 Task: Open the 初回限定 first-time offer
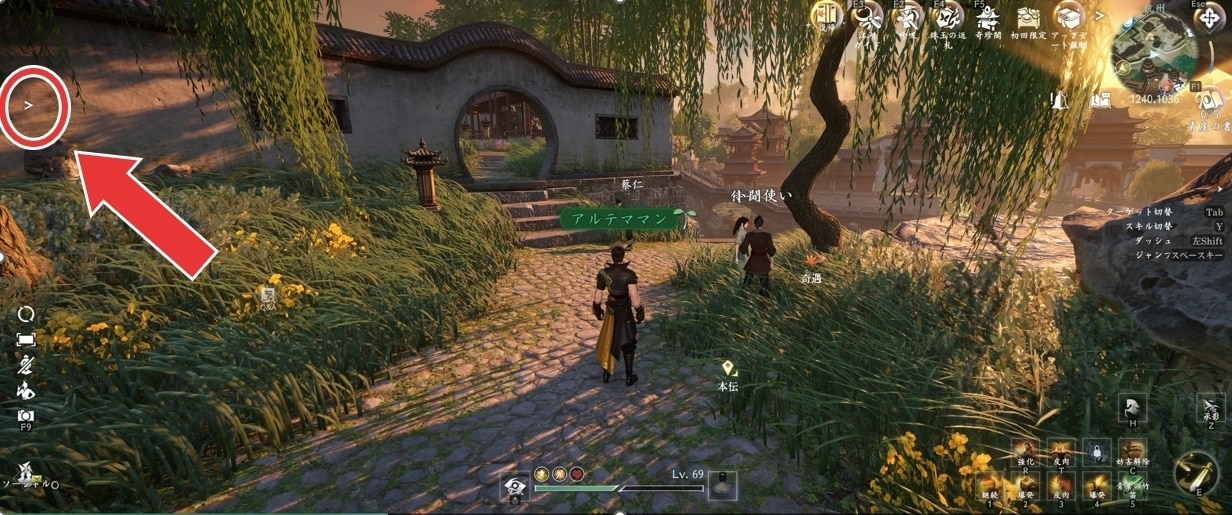click(x=1029, y=17)
